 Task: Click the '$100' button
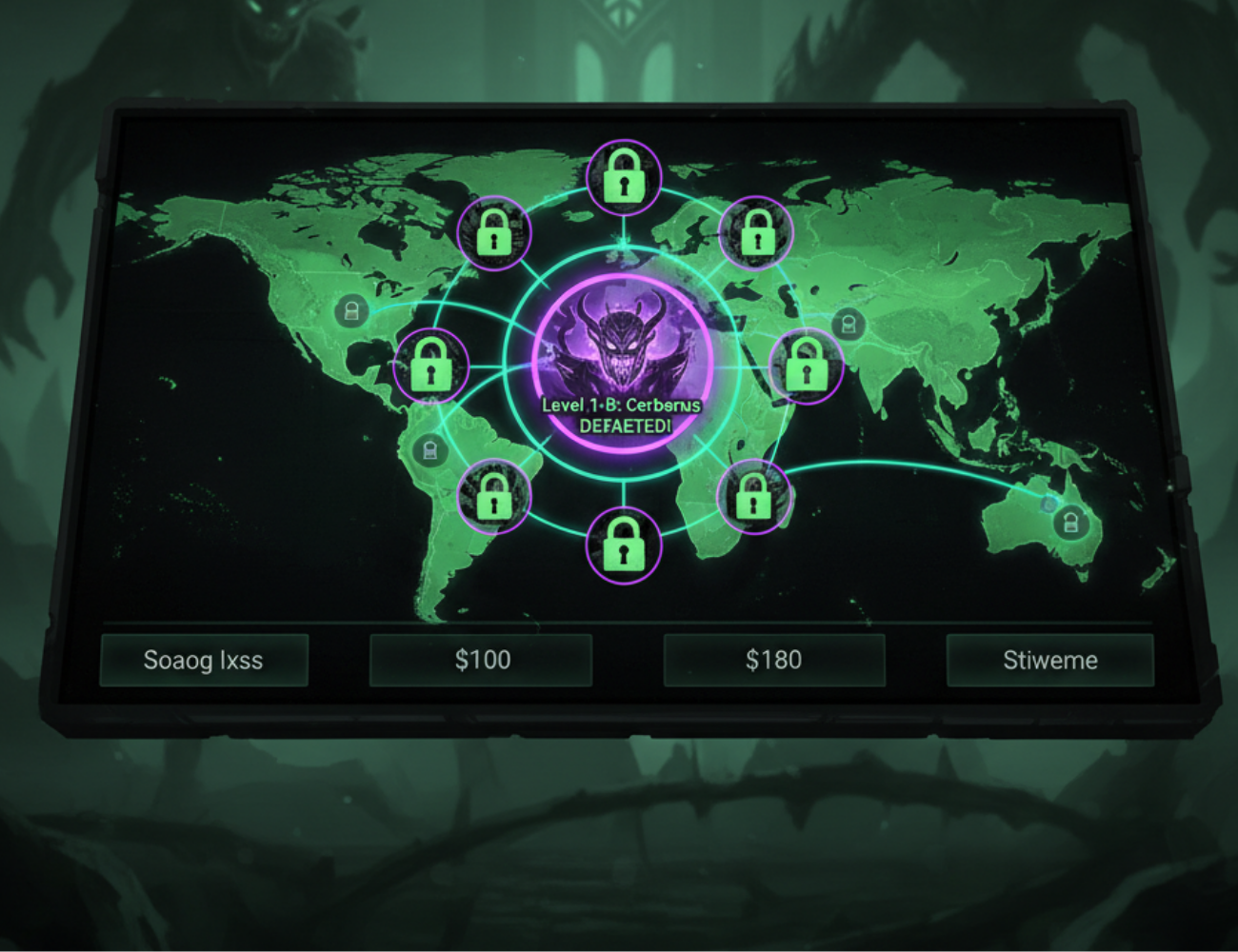coord(483,659)
